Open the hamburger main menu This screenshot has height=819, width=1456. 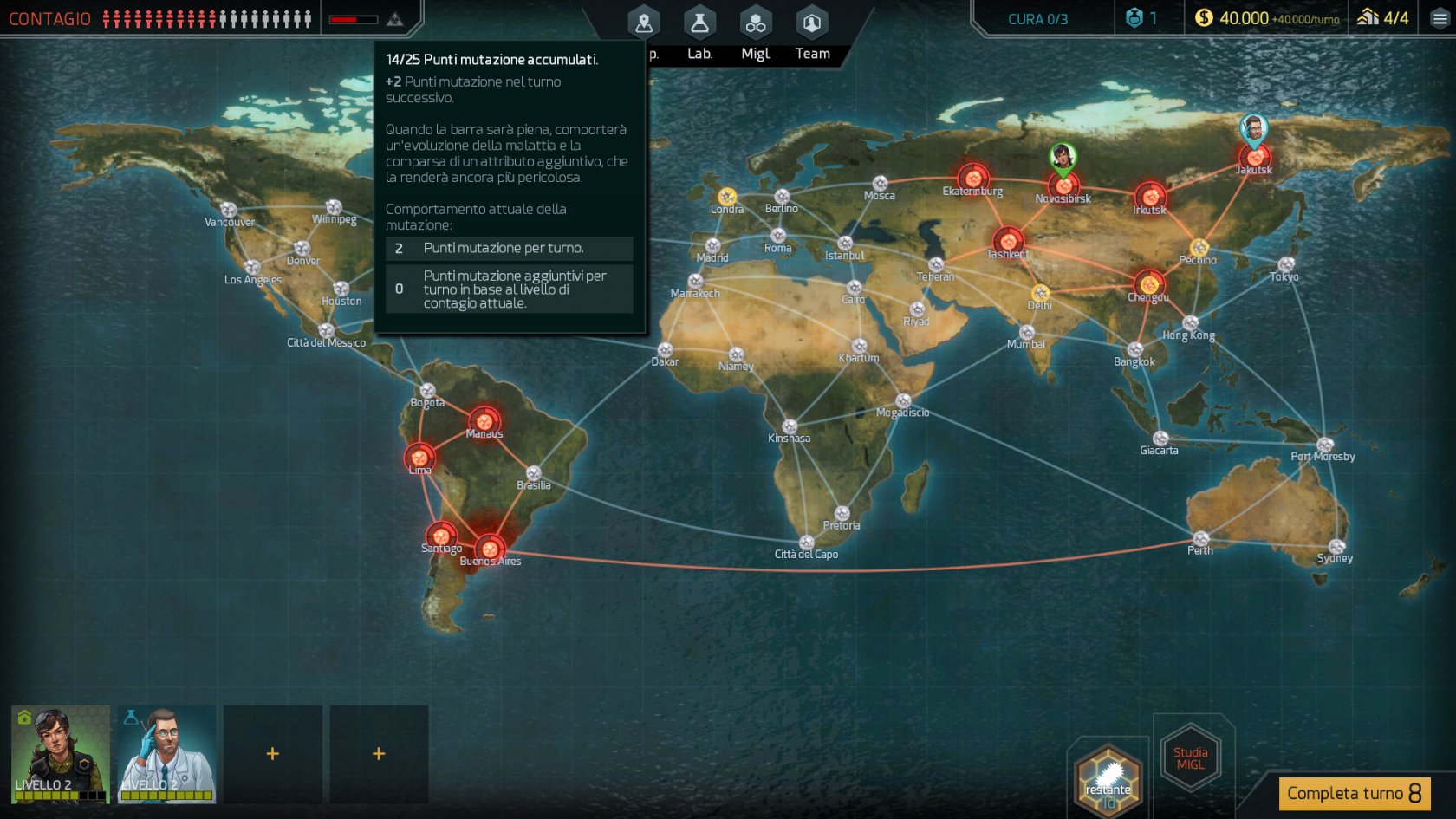1440,18
